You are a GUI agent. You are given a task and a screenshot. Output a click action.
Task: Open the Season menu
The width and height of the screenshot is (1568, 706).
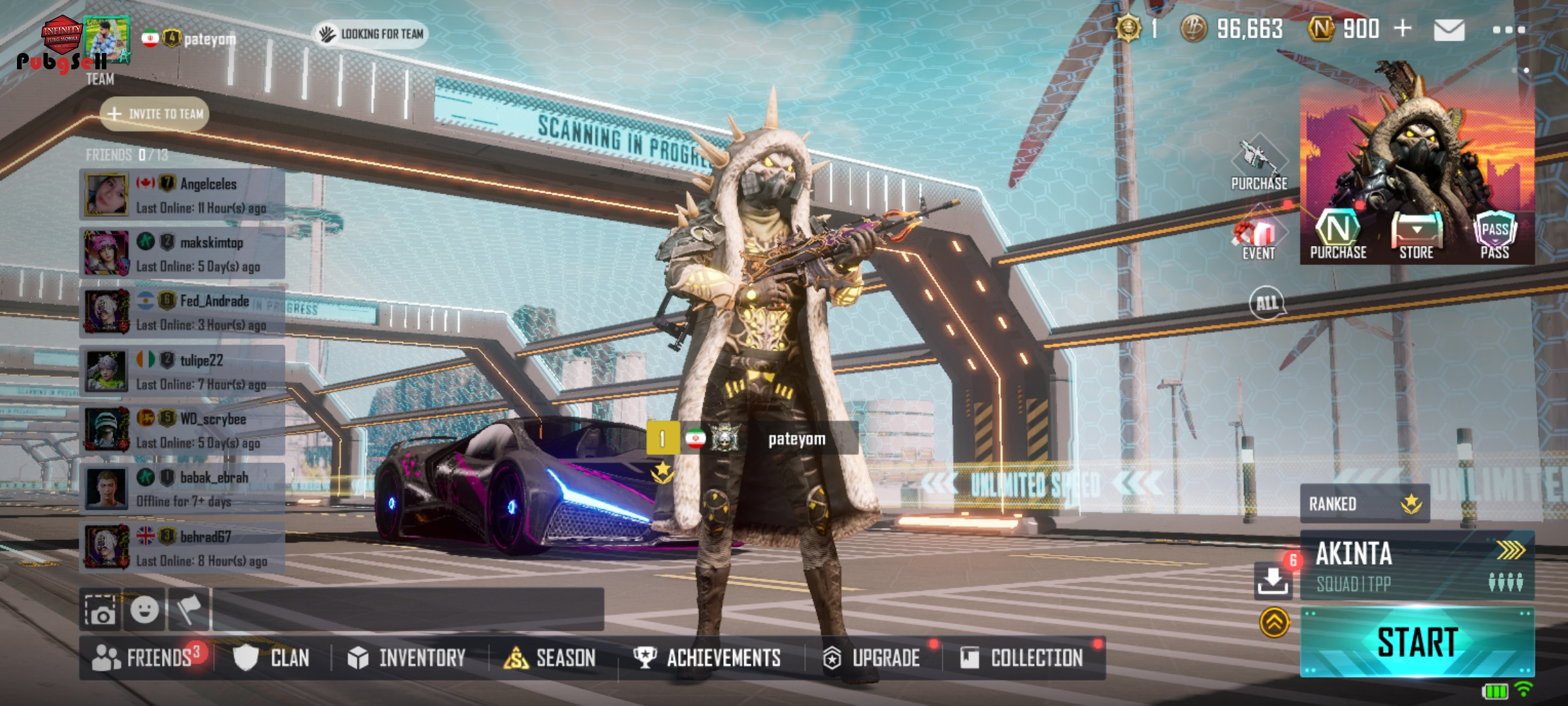coord(551,658)
